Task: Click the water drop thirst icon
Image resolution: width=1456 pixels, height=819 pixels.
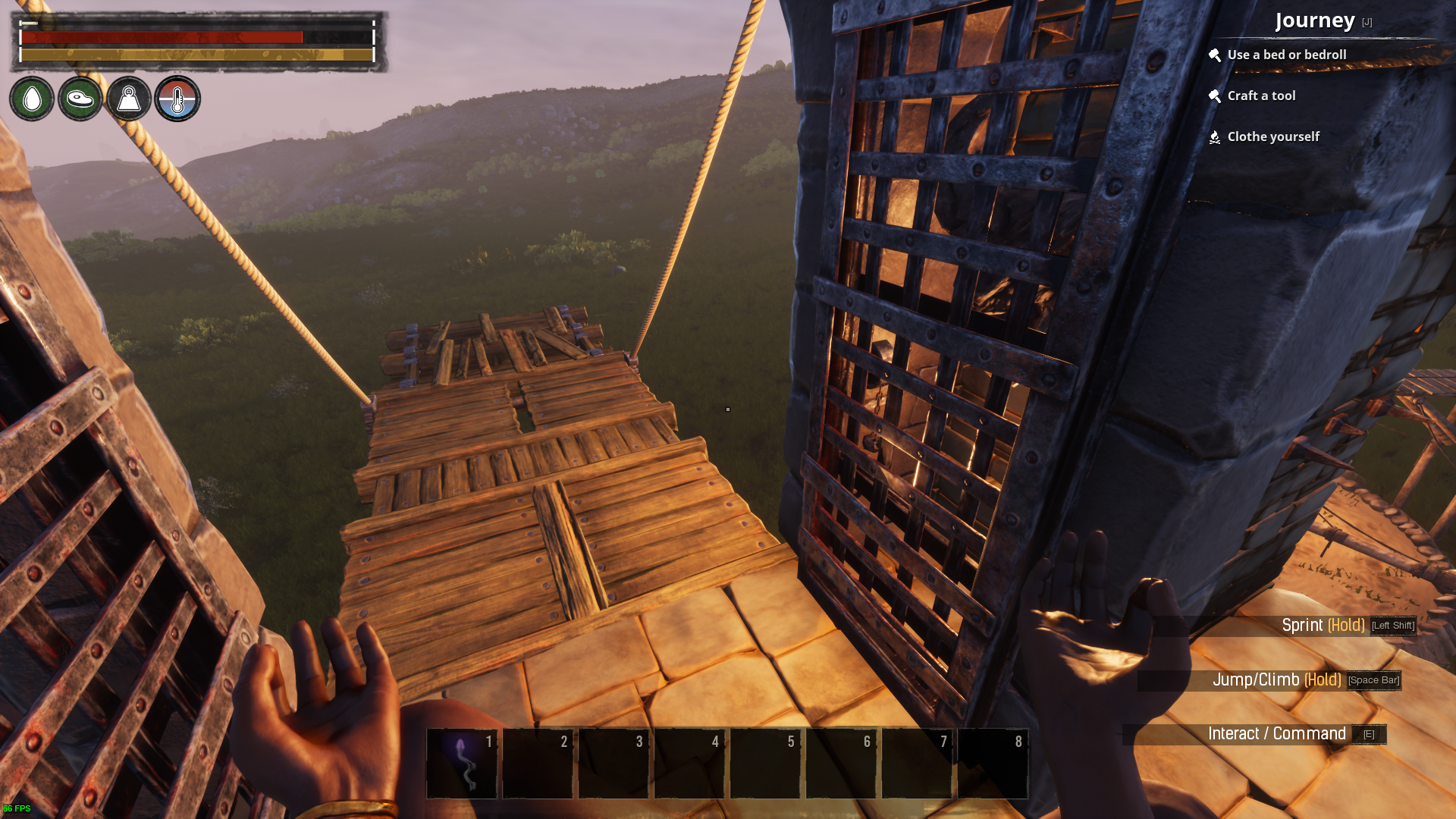Action: click(x=32, y=99)
